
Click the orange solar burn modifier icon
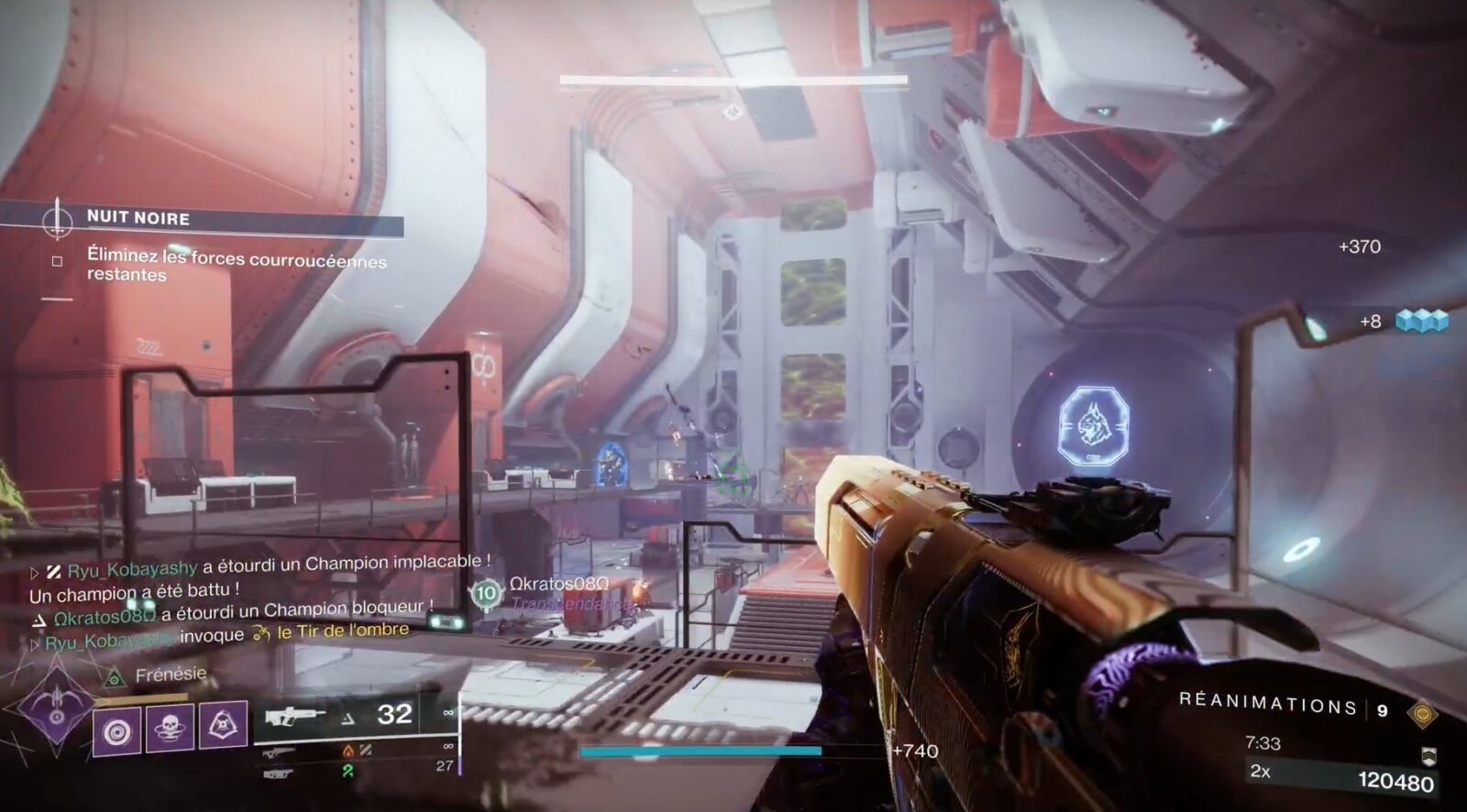coord(347,751)
